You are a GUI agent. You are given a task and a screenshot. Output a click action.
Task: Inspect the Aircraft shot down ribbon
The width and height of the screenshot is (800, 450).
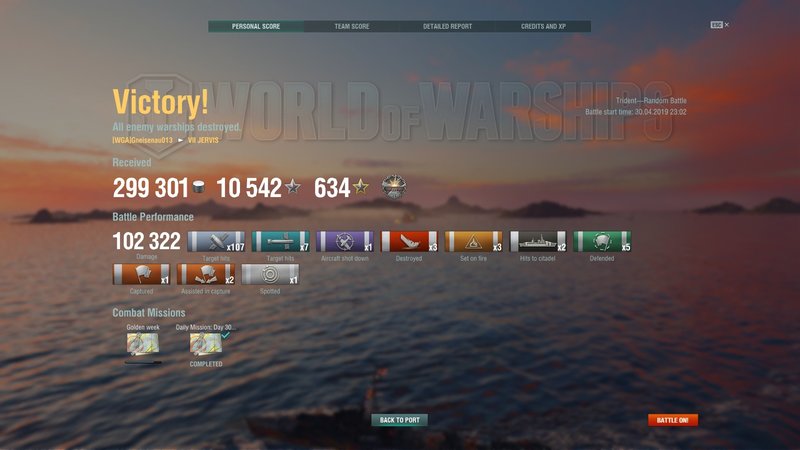tap(345, 241)
